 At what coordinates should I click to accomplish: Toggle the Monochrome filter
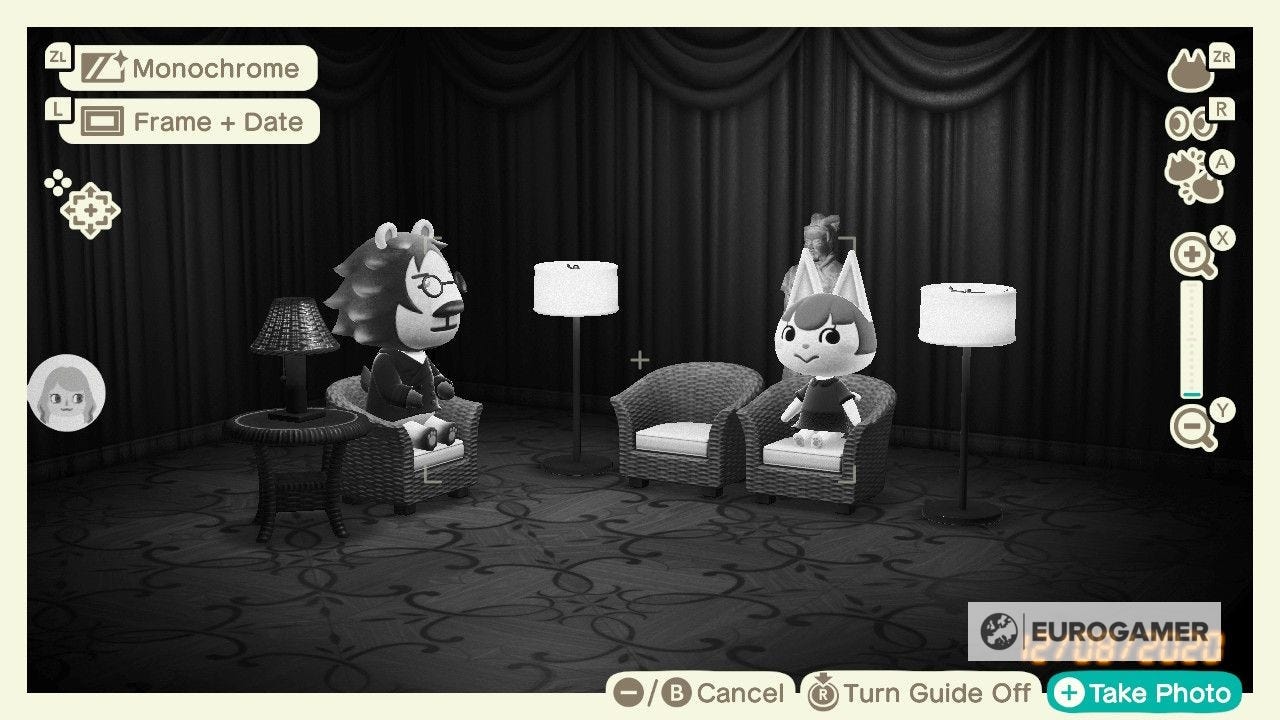(x=215, y=68)
